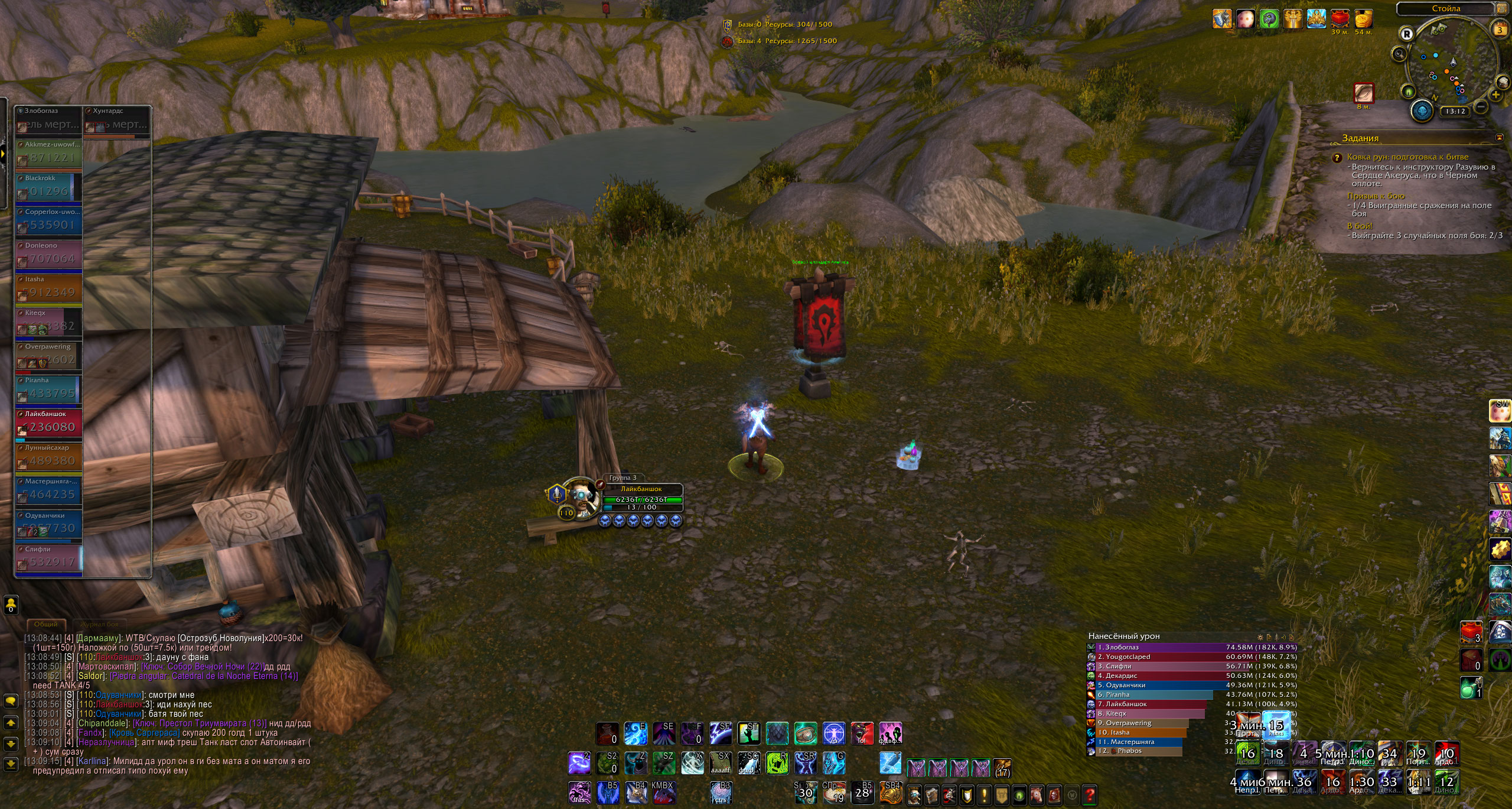Cast the ability bound to SF
The height and width of the screenshot is (809, 1512).
[x=721, y=733]
